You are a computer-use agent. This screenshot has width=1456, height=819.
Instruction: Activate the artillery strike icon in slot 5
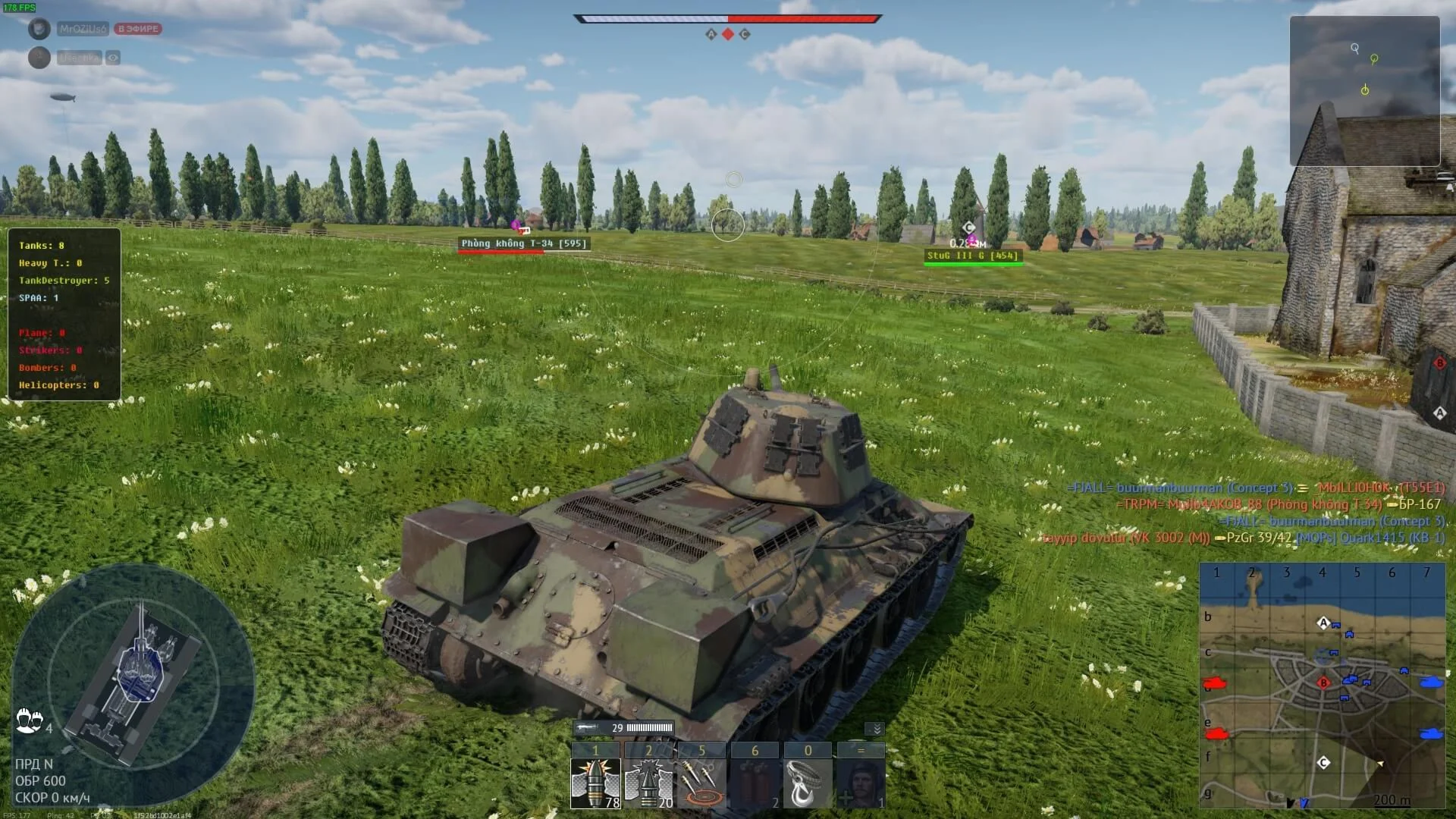tap(701, 782)
